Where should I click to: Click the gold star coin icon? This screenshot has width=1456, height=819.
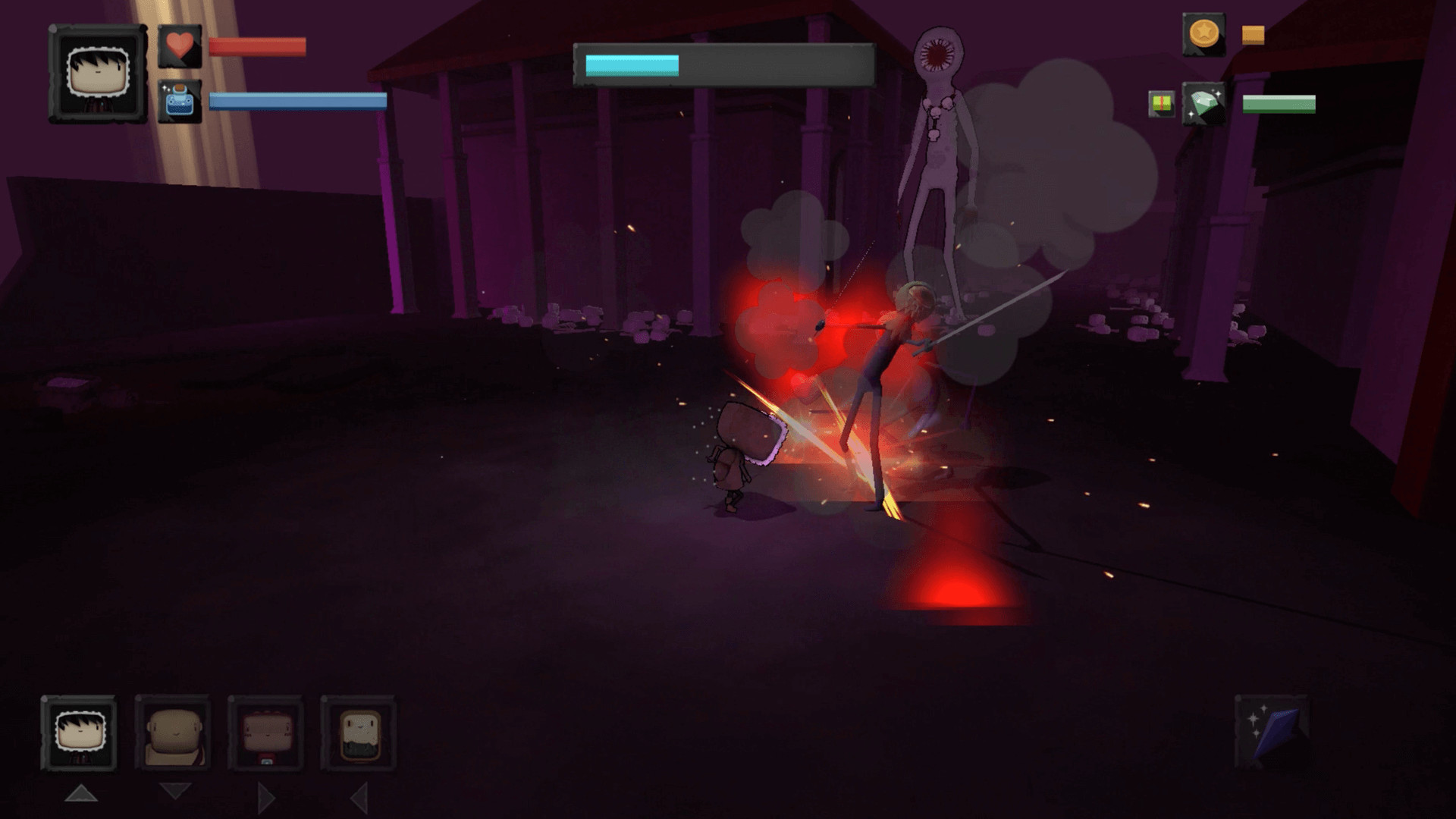tap(1203, 35)
